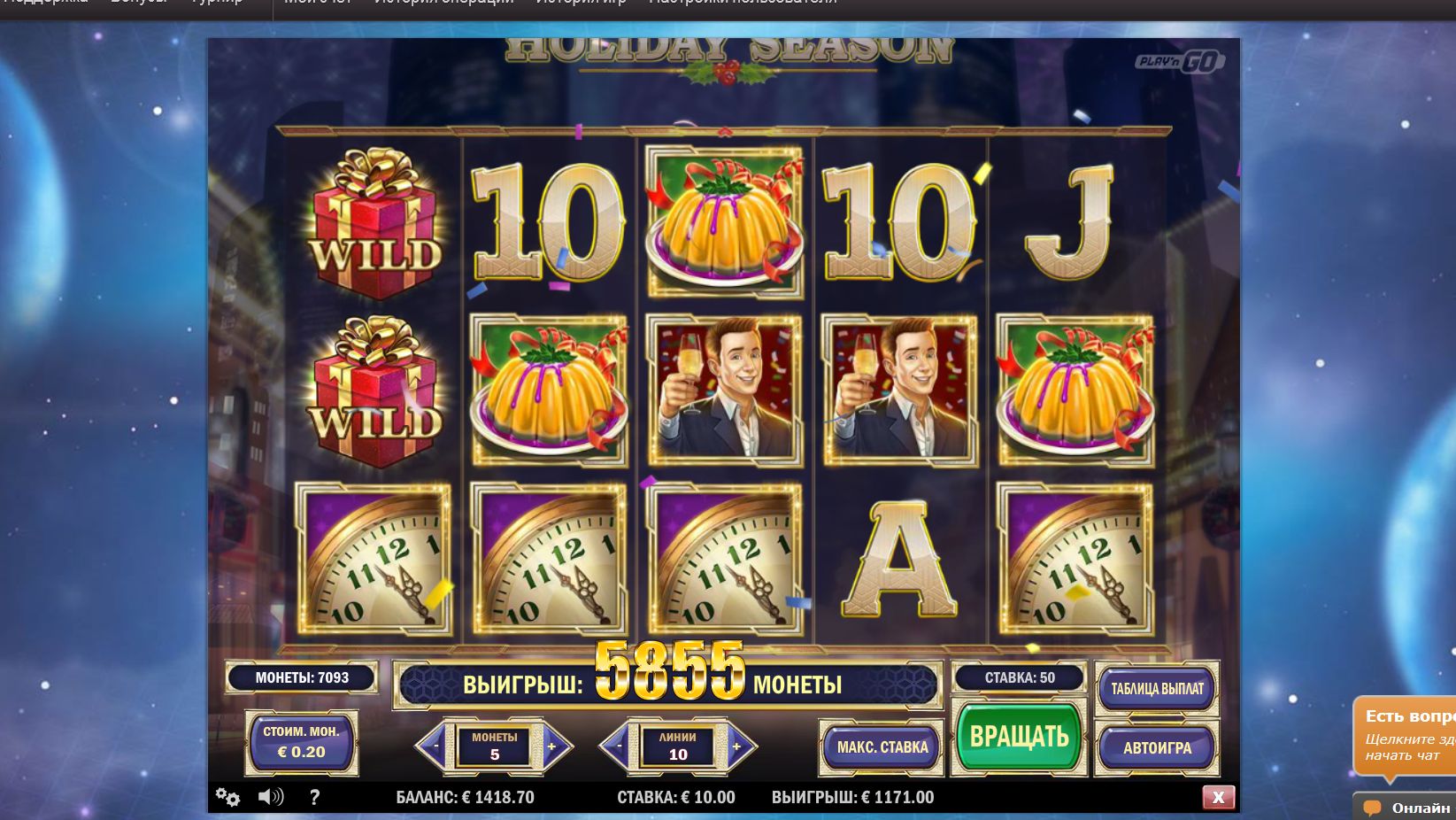Reduce the number of lines (ЛИНИИ)

point(619,747)
